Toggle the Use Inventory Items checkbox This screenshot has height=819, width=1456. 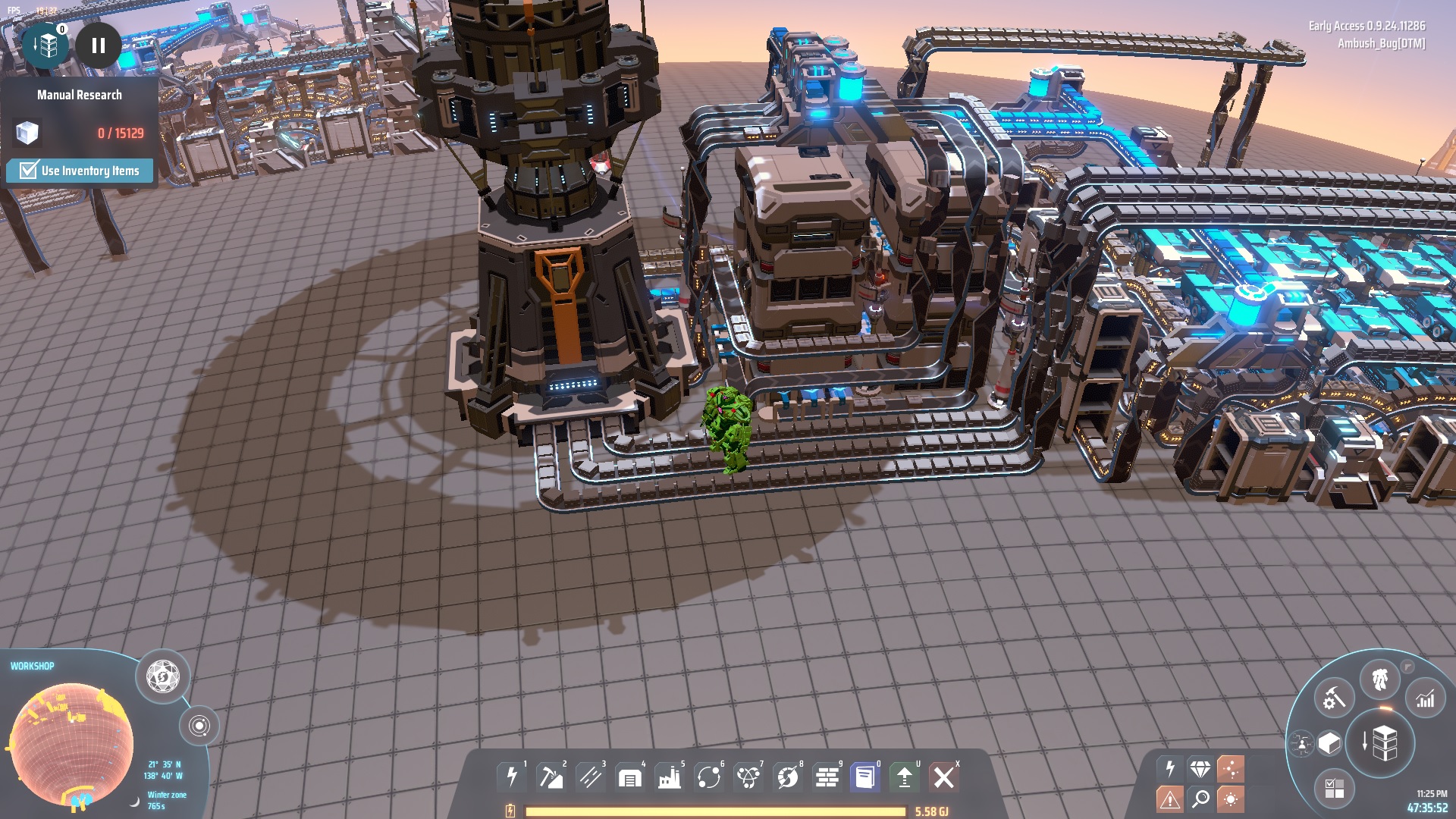tap(29, 170)
